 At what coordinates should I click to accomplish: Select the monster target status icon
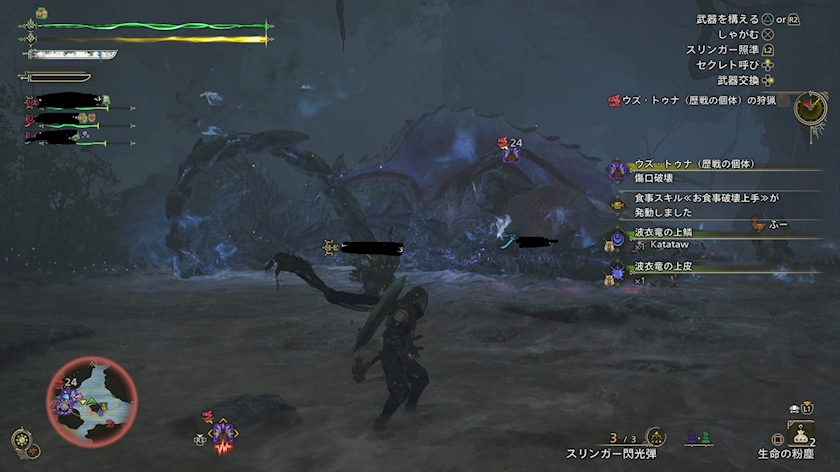222,432
